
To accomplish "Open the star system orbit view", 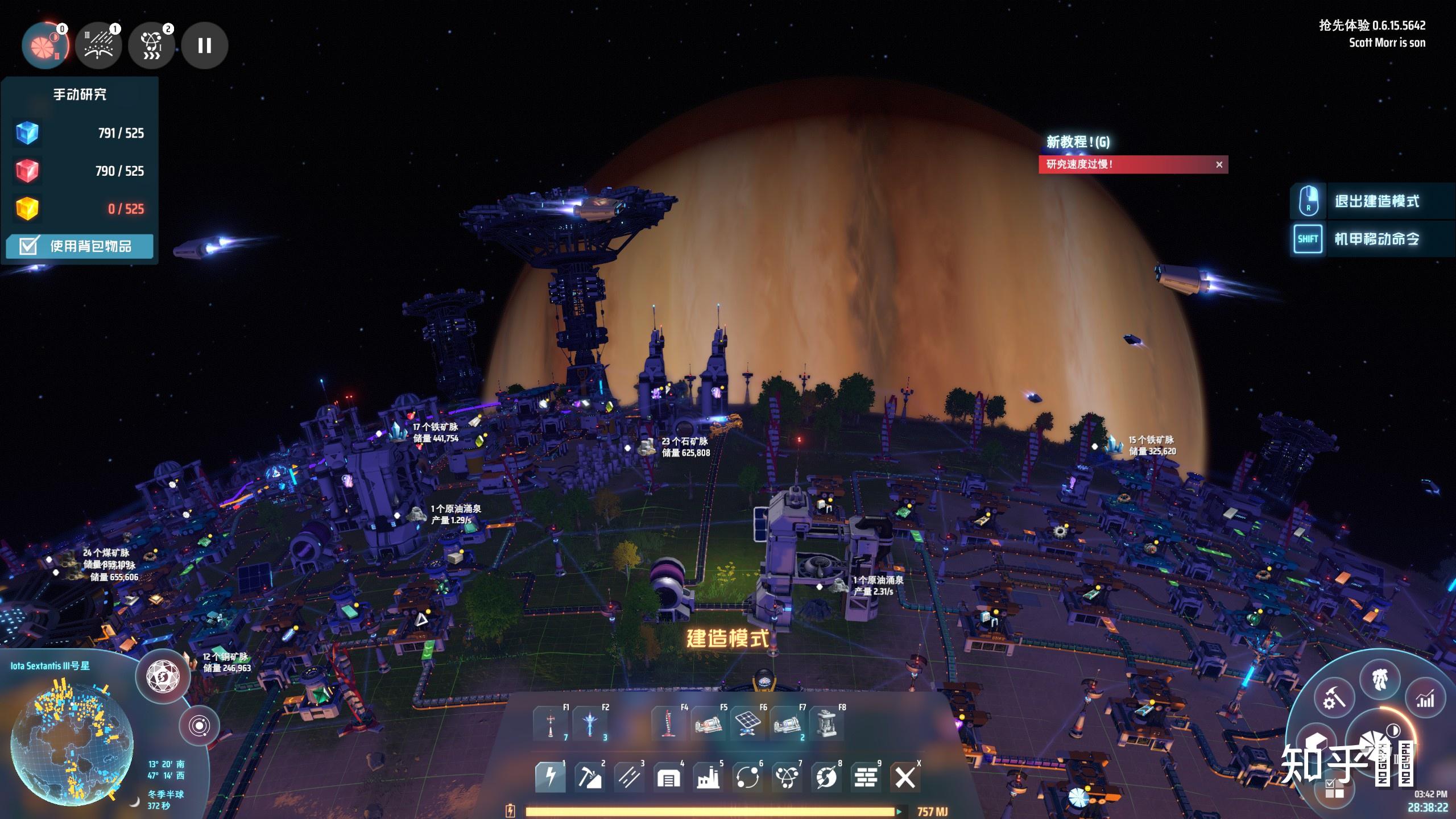I will click(198, 726).
